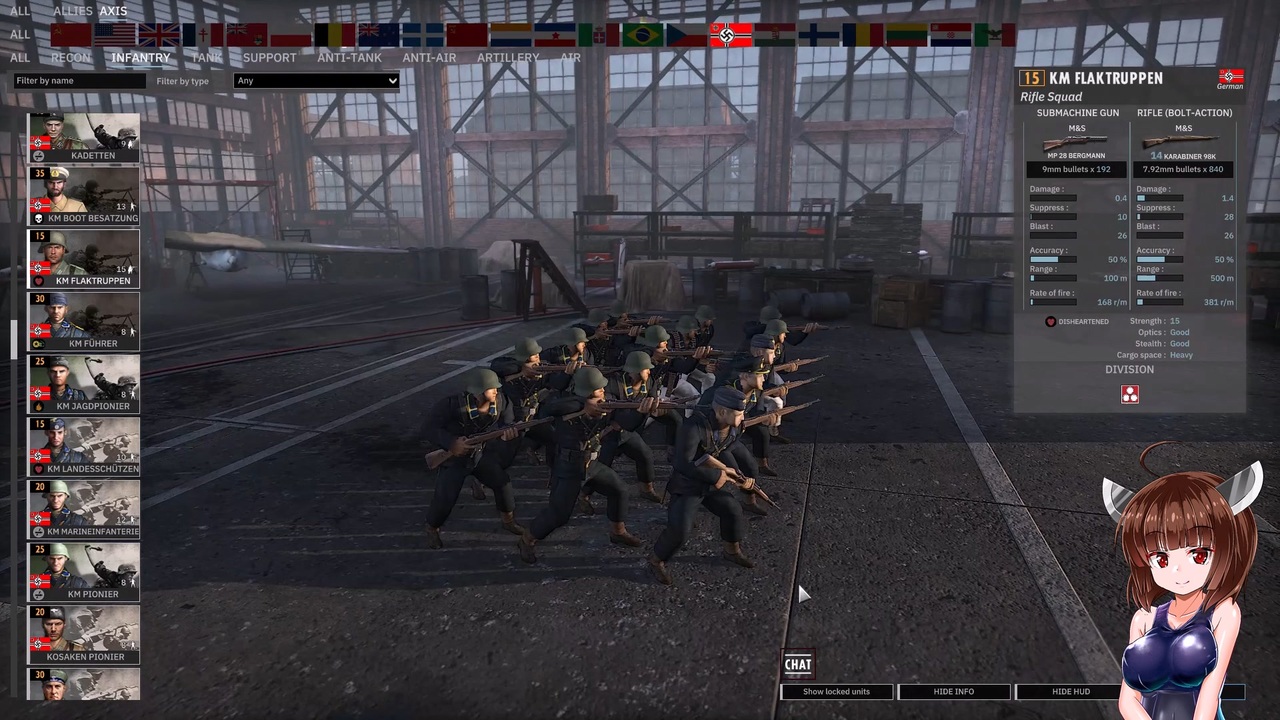The height and width of the screenshot is (720, 1280).
Task: Toggle Show locked units
Action: (836, 691)
